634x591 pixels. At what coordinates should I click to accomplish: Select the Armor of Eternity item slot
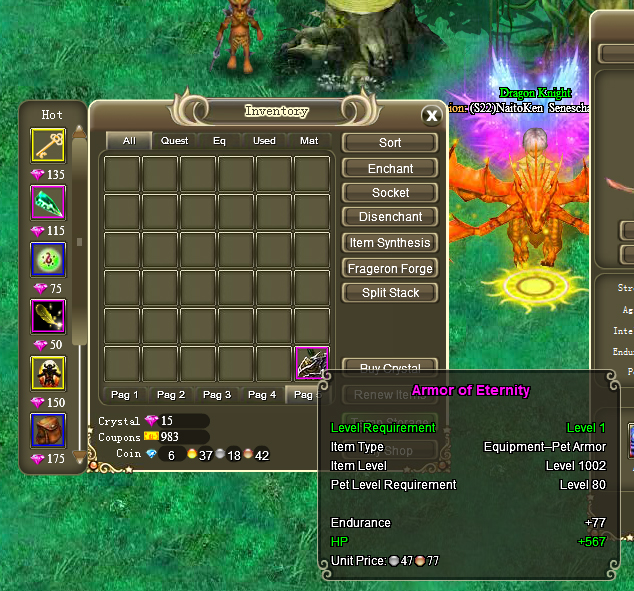312,363
